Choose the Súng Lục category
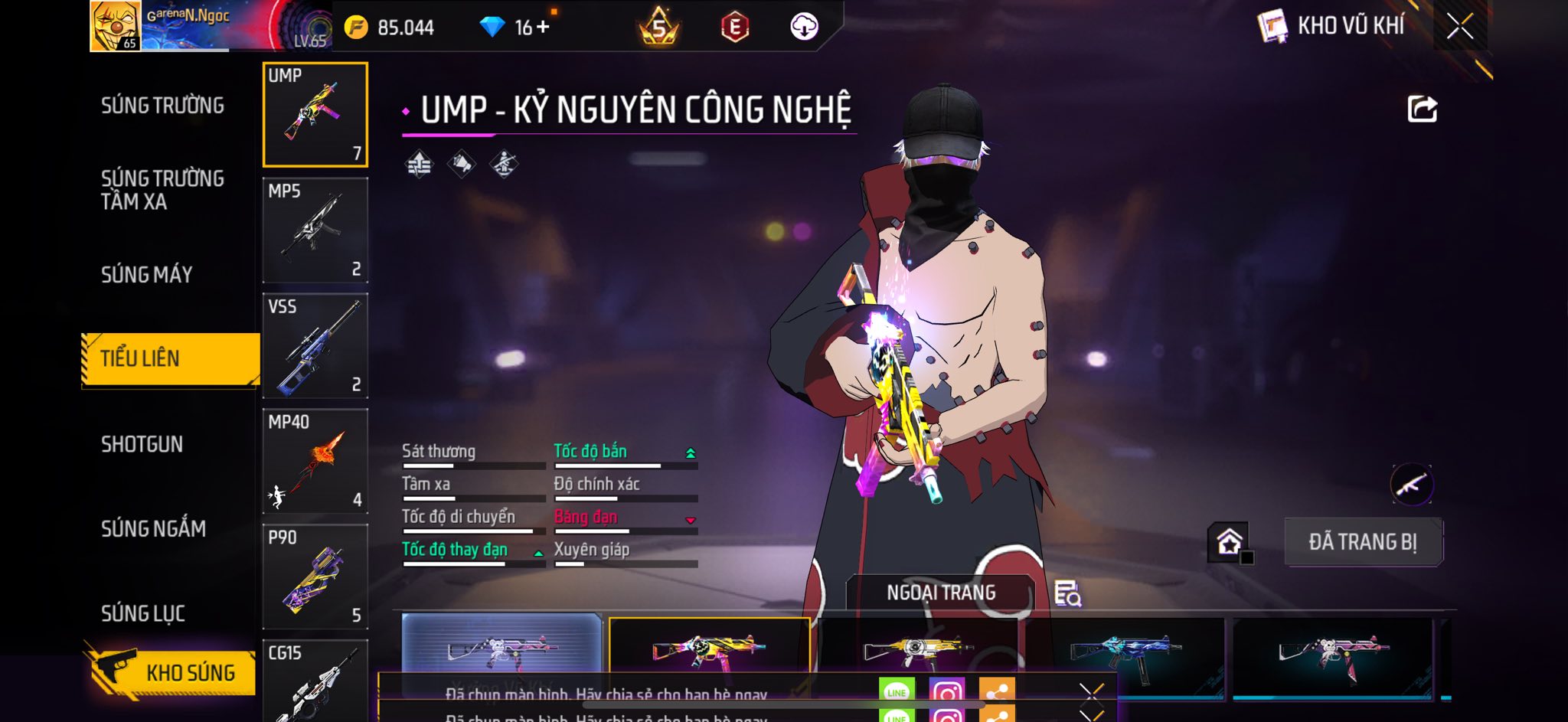1568x722 pixels. 143,613
